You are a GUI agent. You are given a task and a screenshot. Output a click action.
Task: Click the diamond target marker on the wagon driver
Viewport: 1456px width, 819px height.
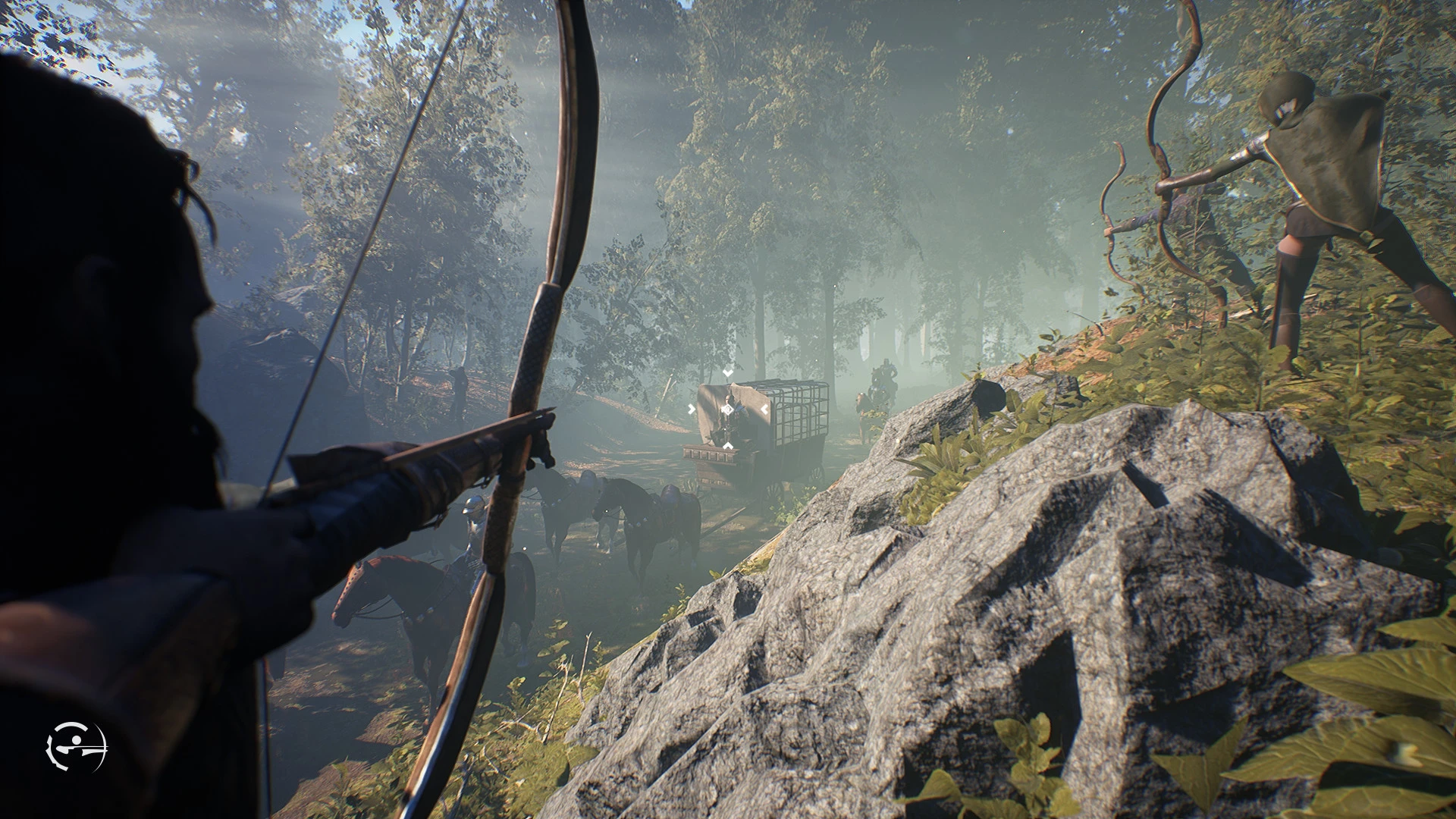727,409
